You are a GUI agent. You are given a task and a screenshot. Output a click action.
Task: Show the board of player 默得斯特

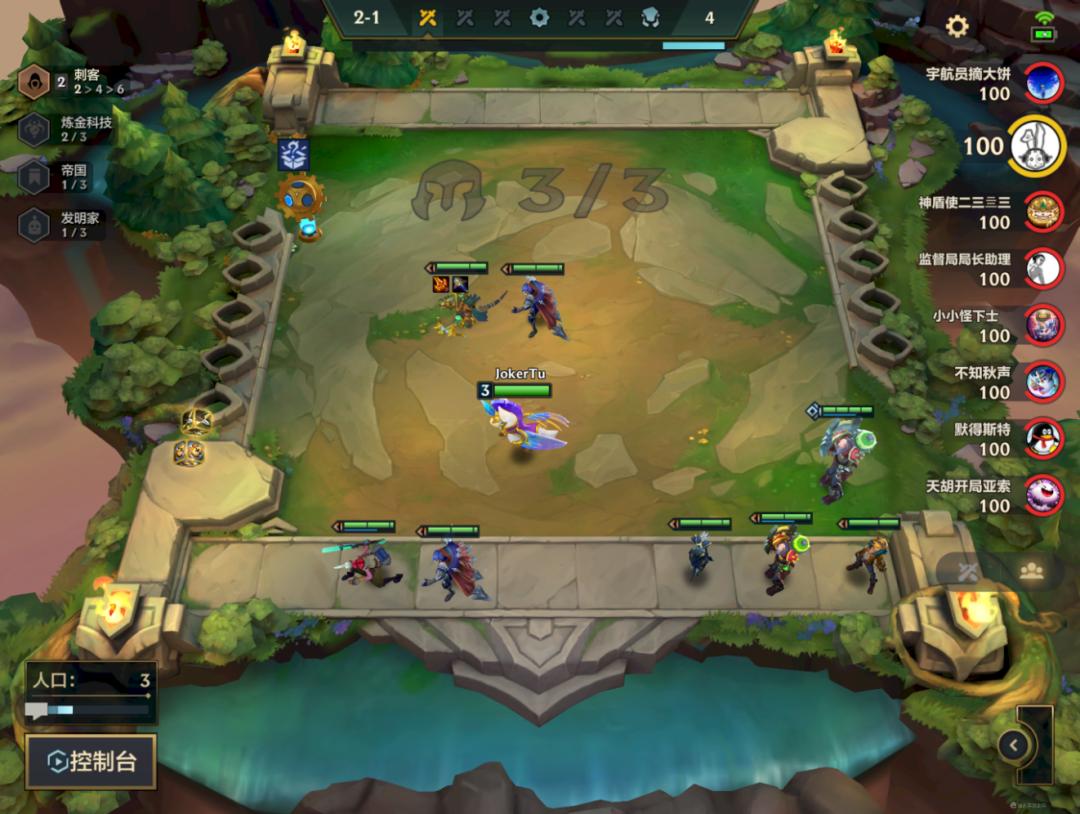[x=1044, y=438]
